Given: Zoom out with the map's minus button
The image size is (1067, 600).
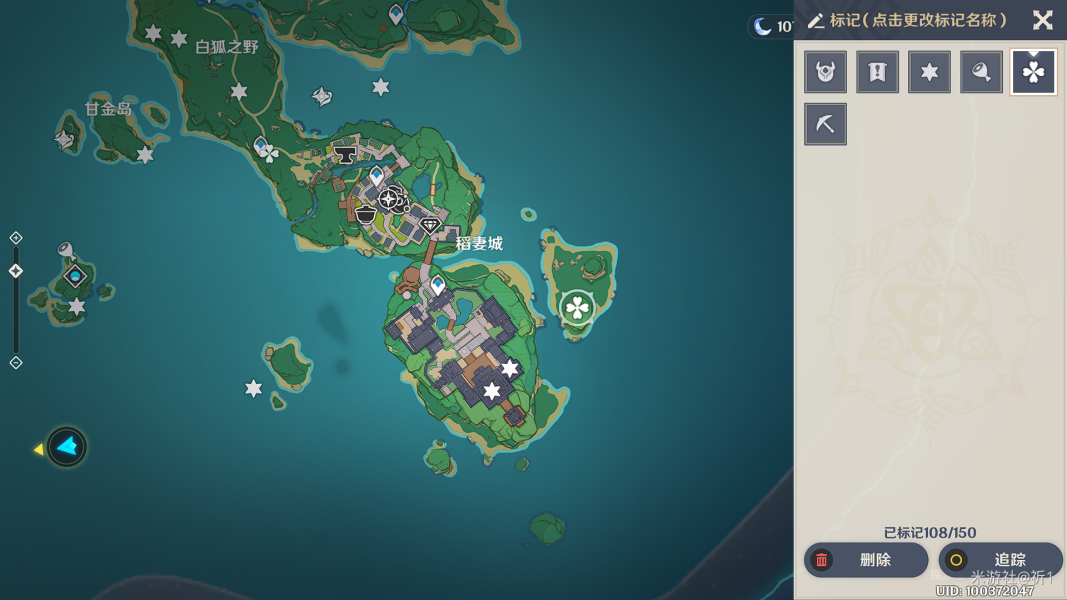Looking at the screenshot, I should tap(16, 362).
